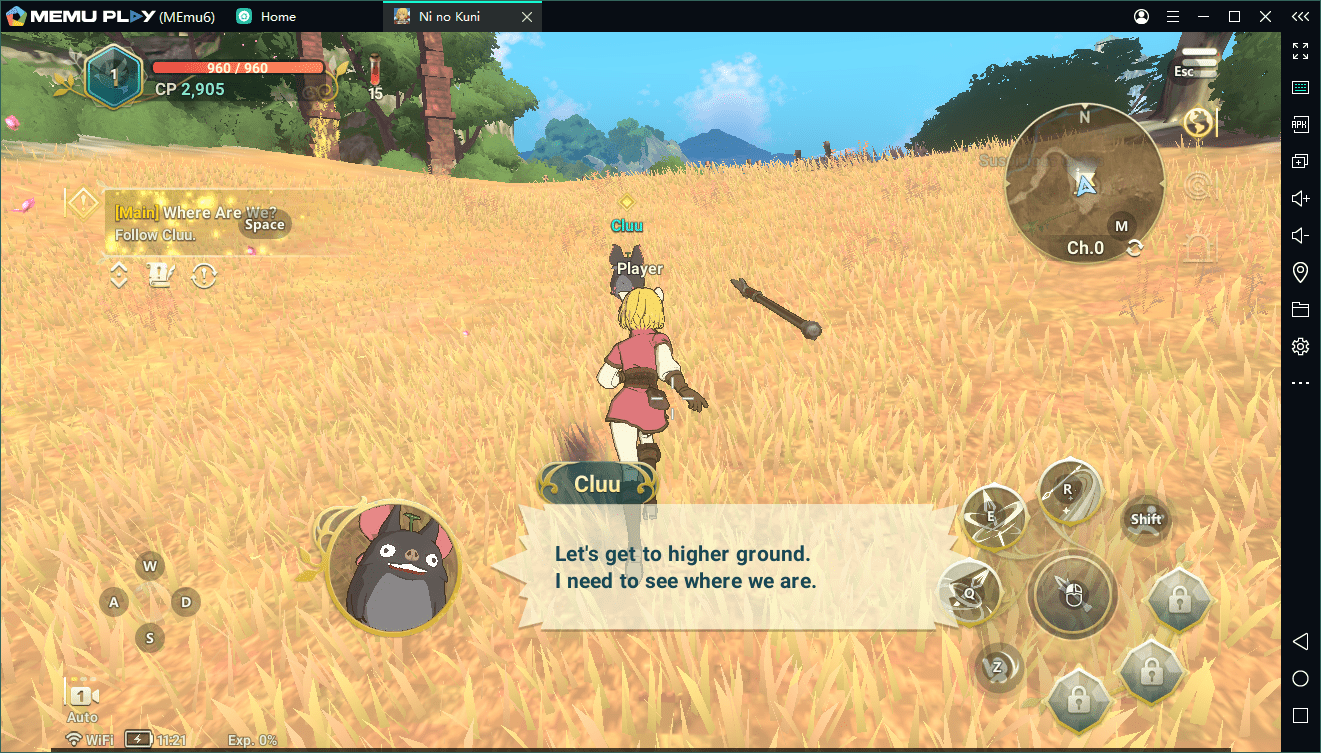This screenshot has height=753, width=1321.
Task: Click the circular quest refresh icon
Action: pos(204,275)
